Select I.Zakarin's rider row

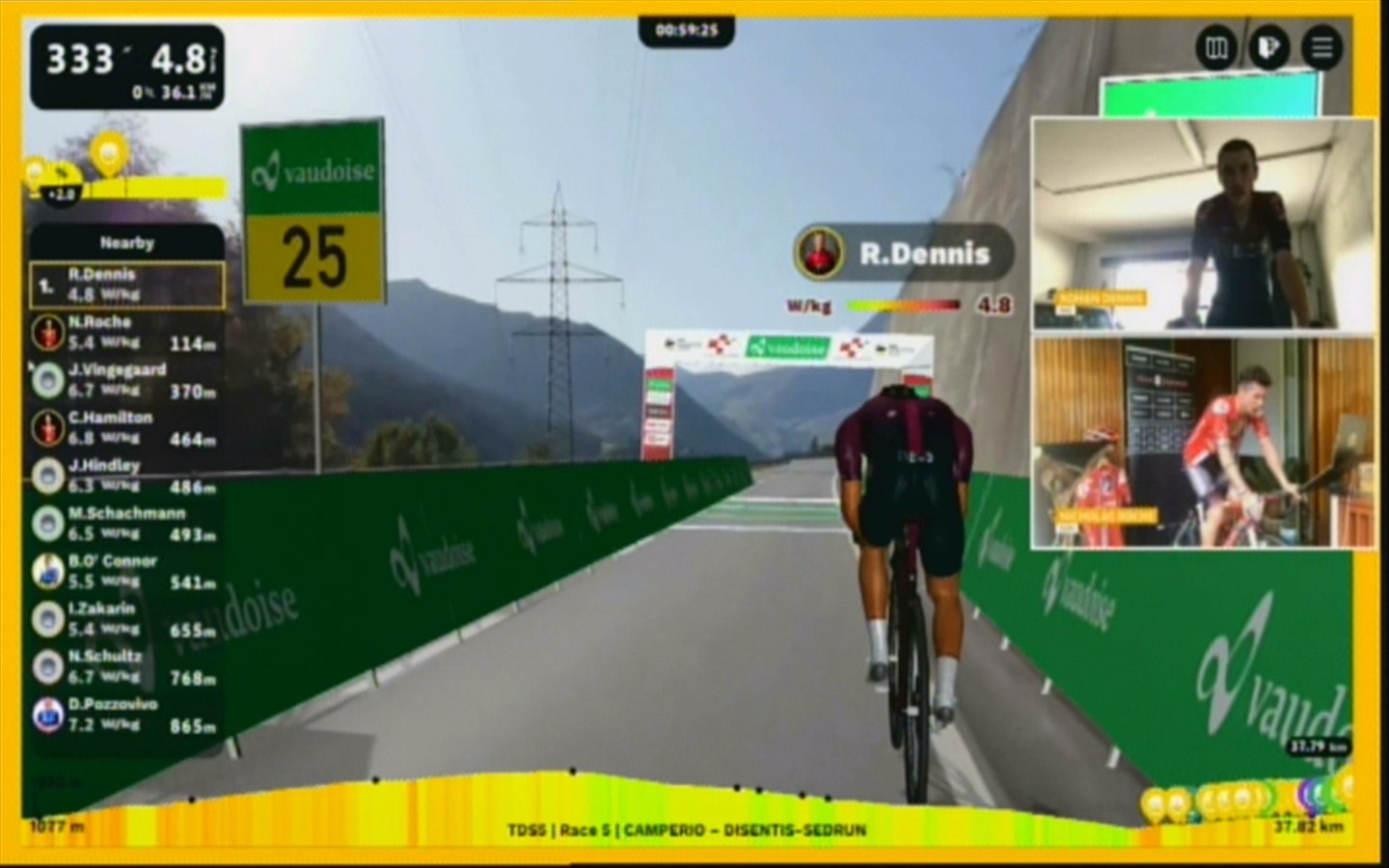coord(127,619)
